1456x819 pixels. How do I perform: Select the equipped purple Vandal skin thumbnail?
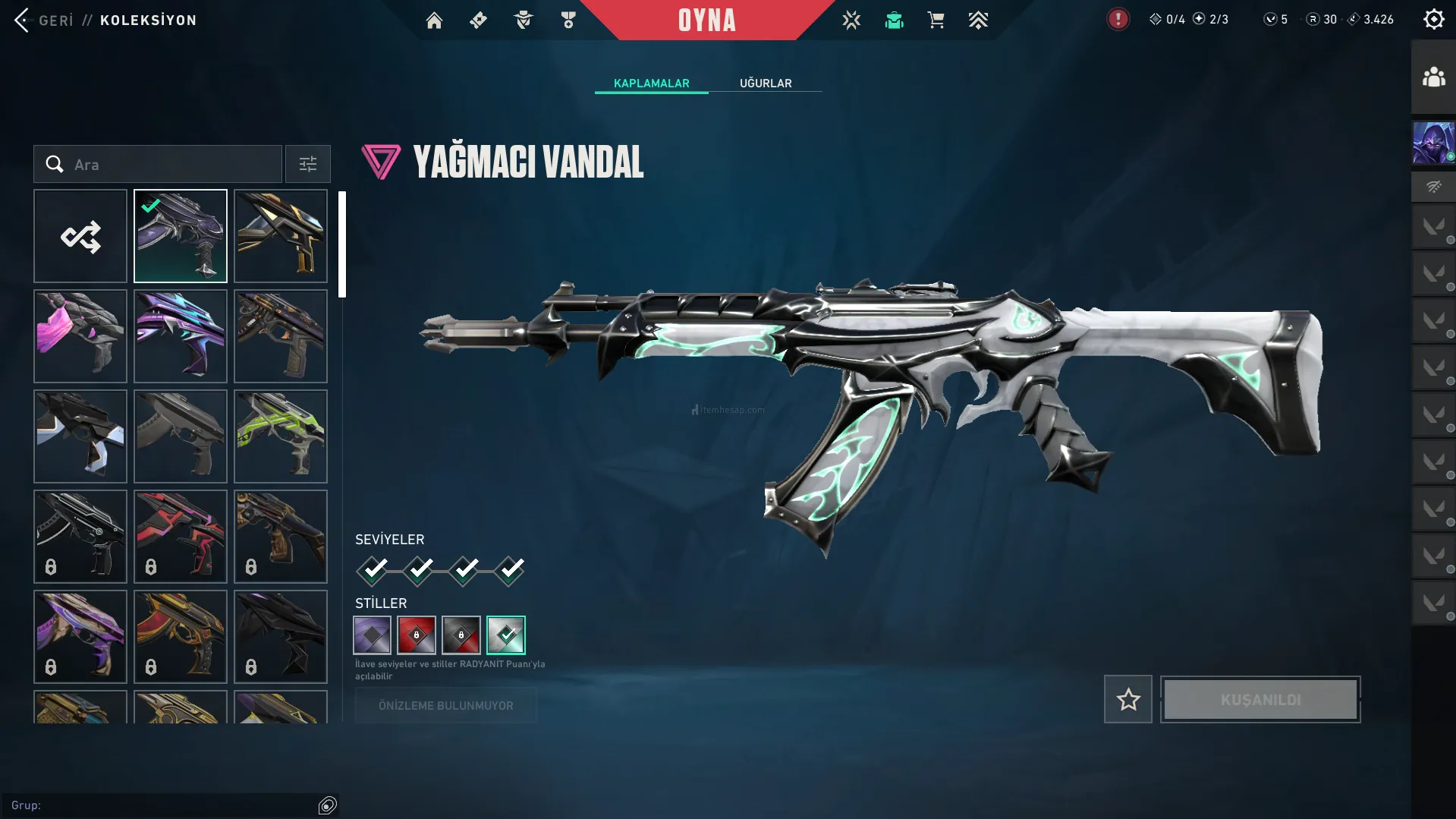[x=181, y=236]
